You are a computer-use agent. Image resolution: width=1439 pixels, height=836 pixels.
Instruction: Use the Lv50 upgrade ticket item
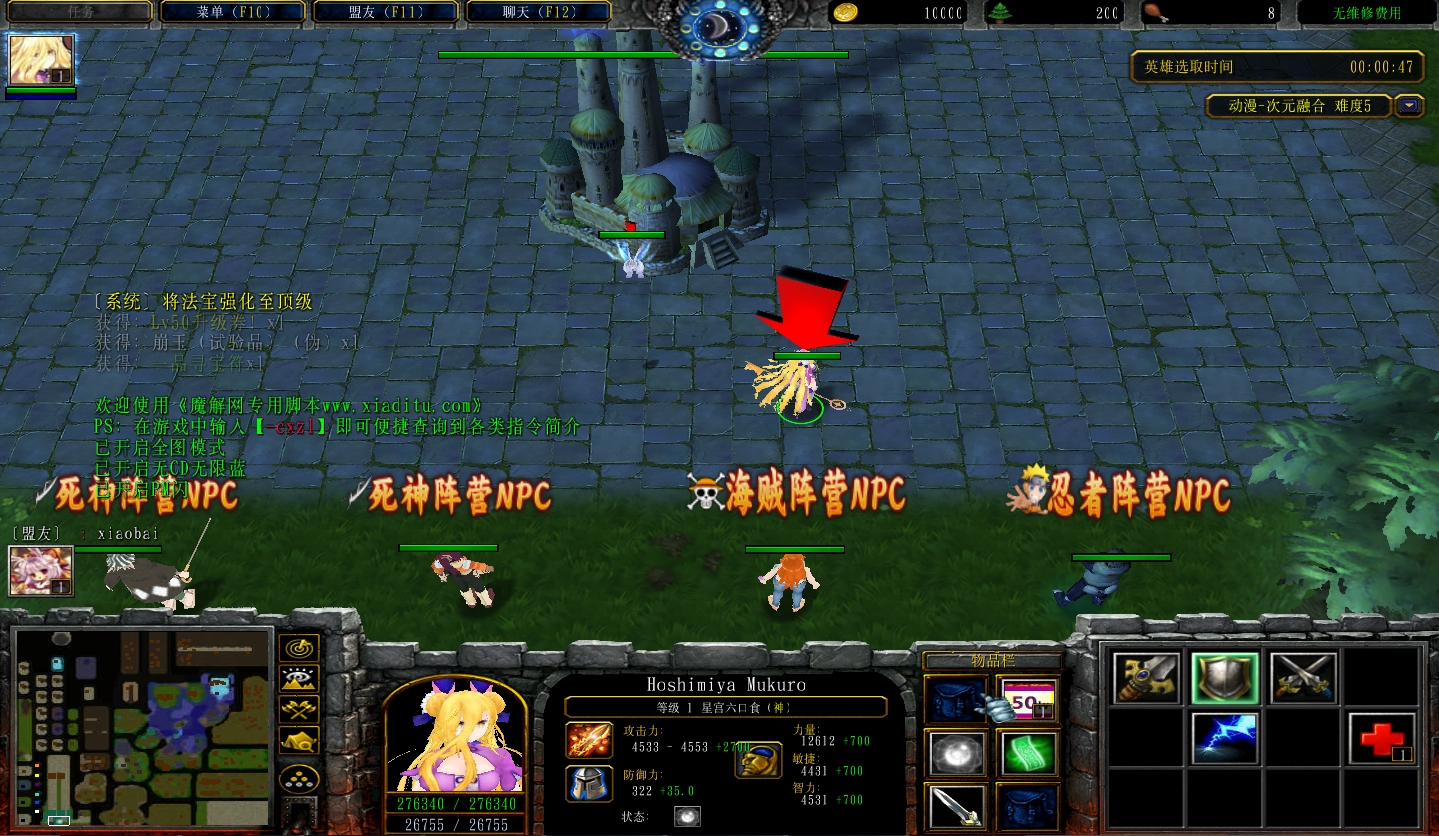click(x=1026, y=697)
